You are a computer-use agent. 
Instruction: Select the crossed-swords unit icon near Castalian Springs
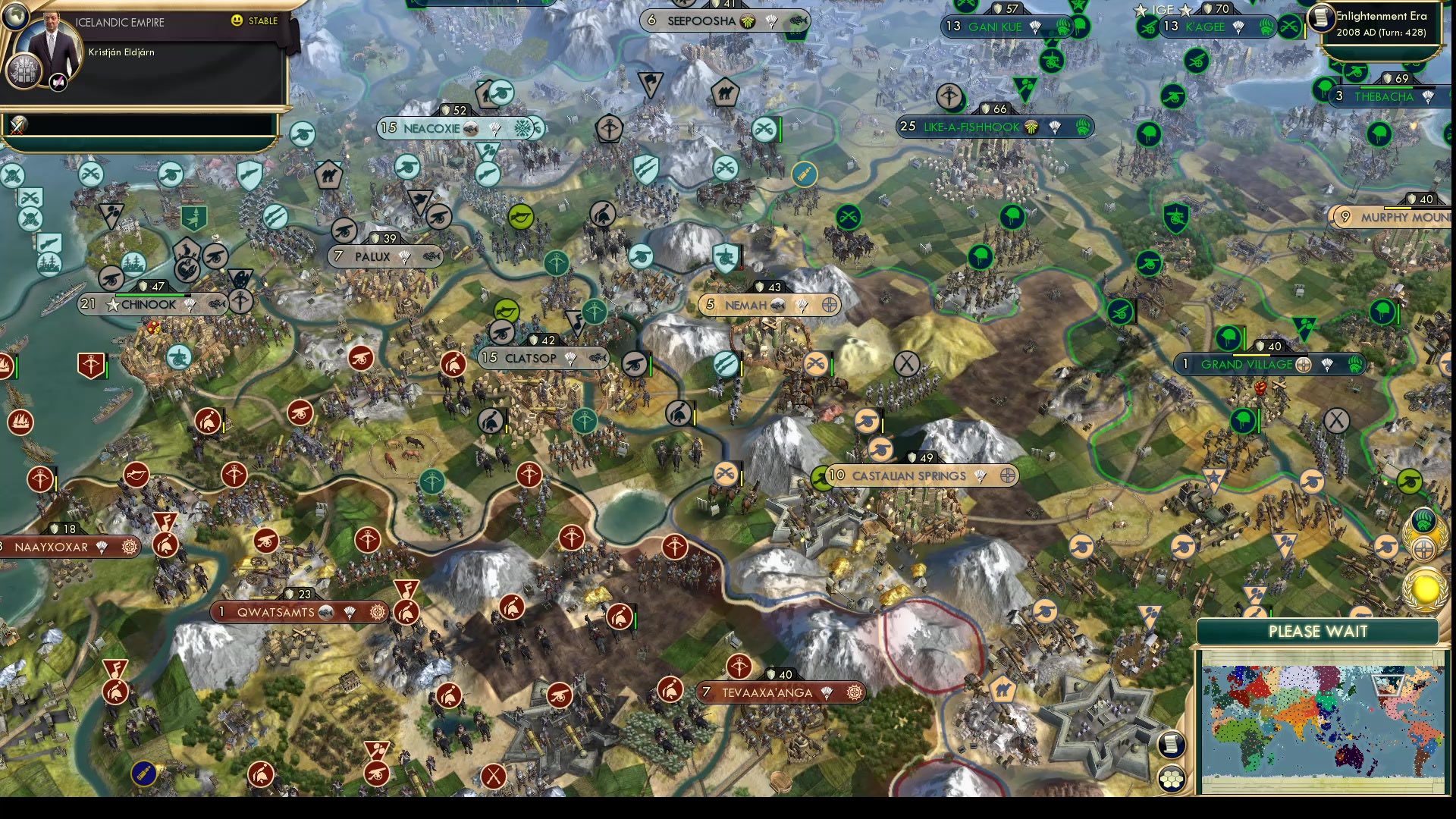pos(726,474)
